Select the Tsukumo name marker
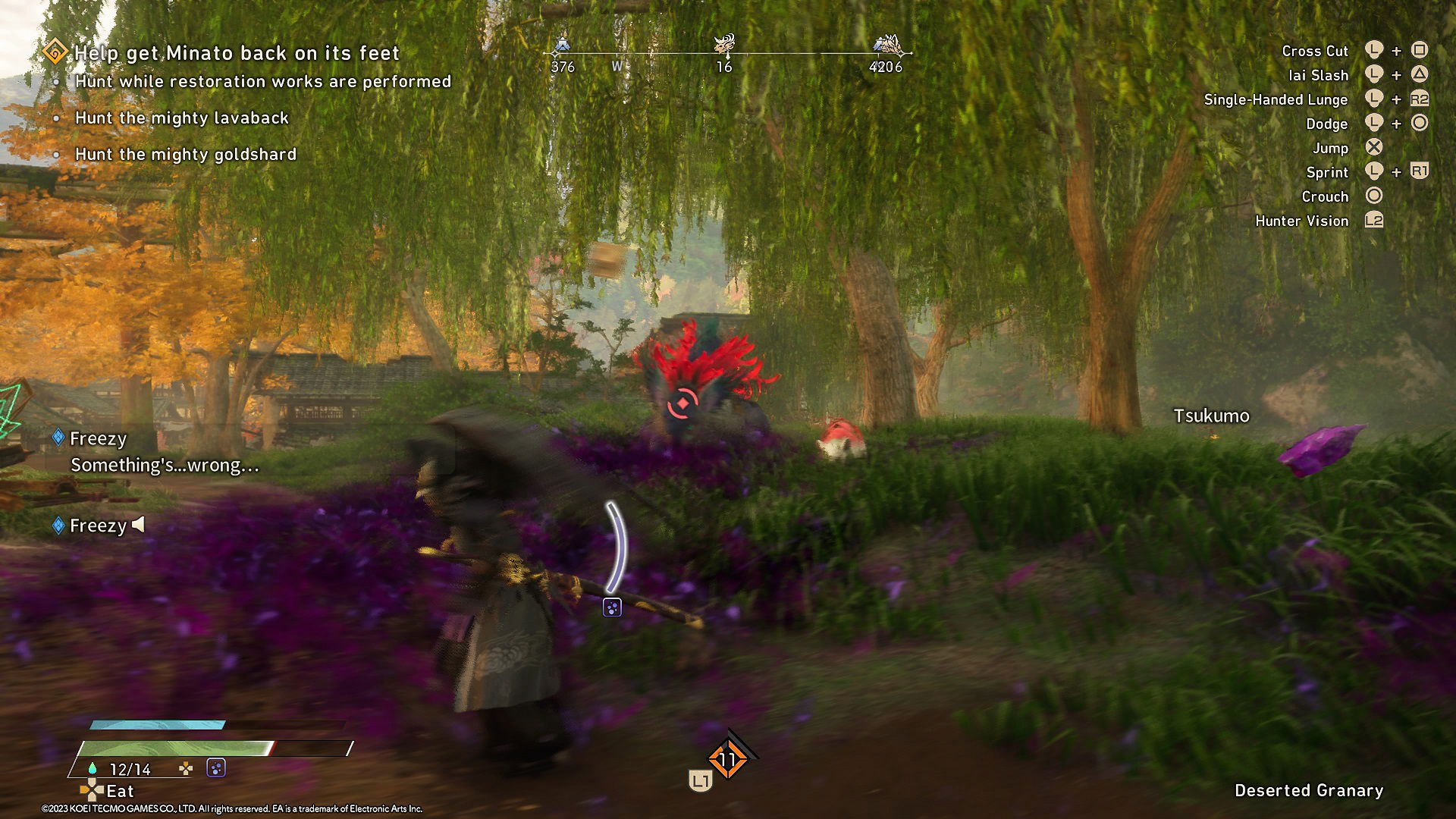This screenshot has width=1456, height=819. click(1211, 416)
